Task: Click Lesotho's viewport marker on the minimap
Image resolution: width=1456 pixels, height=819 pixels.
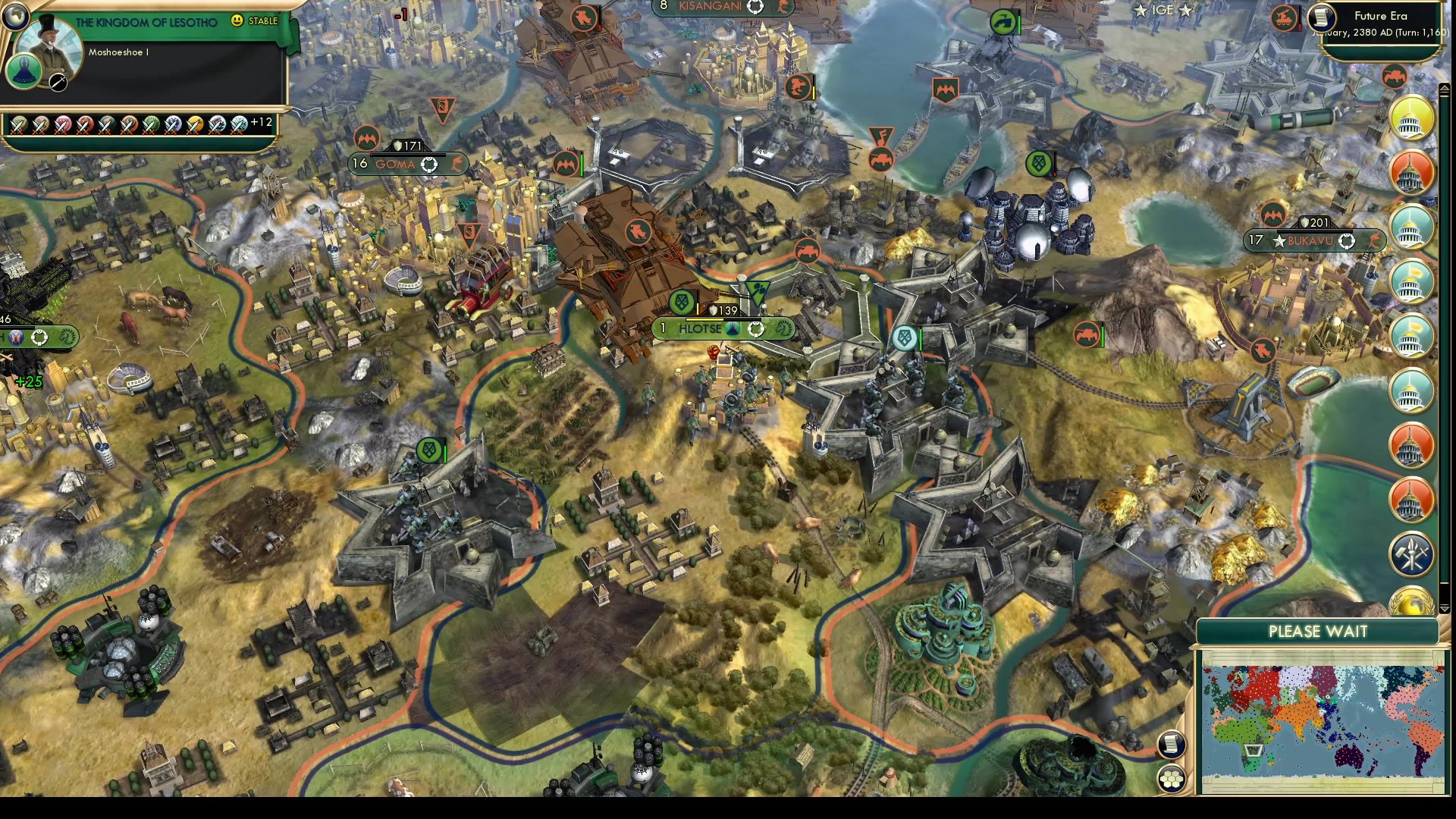Action: point(1254,751)
